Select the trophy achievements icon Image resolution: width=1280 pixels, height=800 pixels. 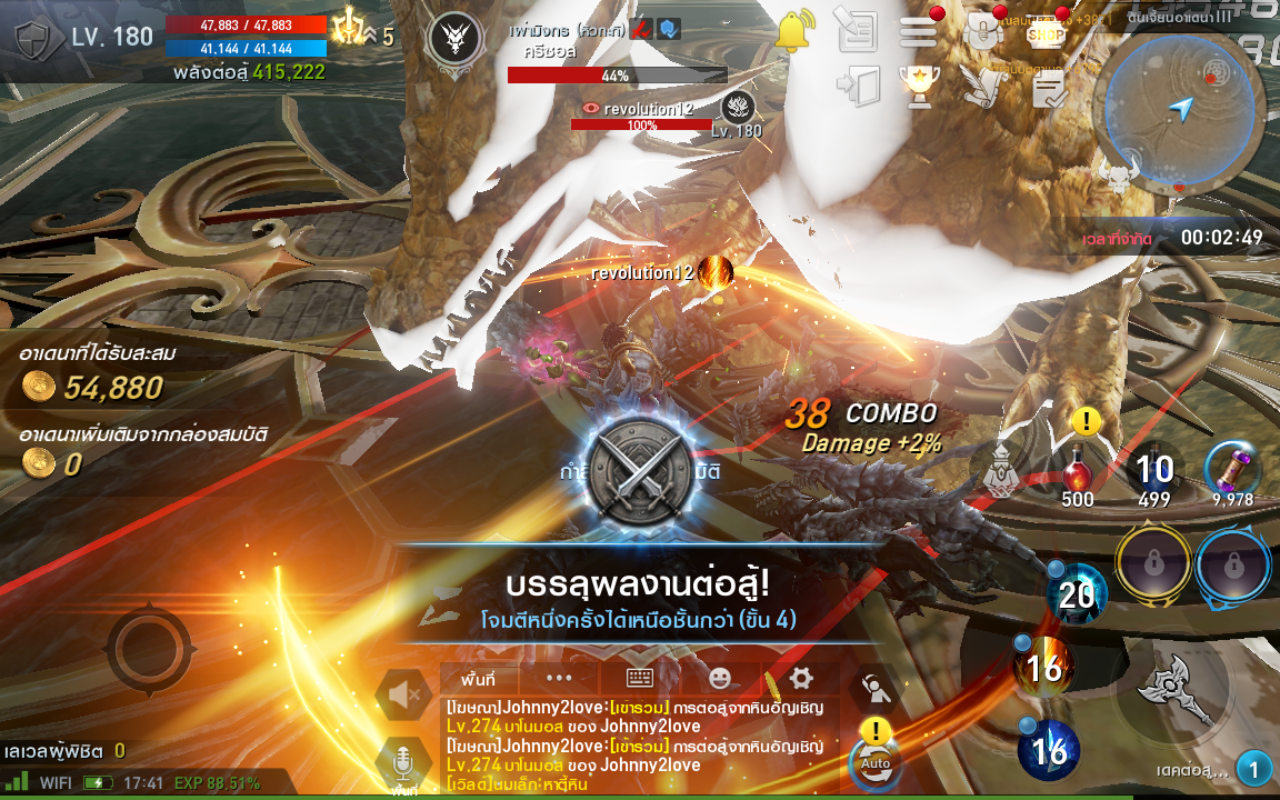pos(920,86)
